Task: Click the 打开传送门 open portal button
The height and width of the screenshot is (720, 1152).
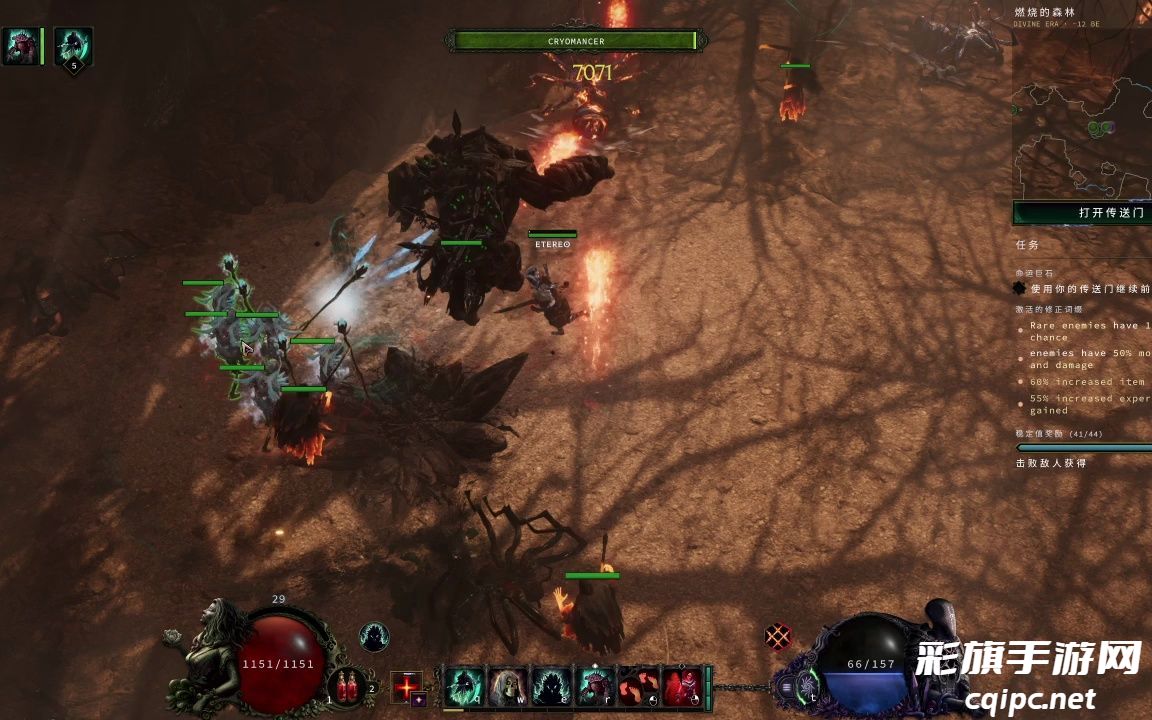Action: pyautogui.click(x=1083, y=213)
